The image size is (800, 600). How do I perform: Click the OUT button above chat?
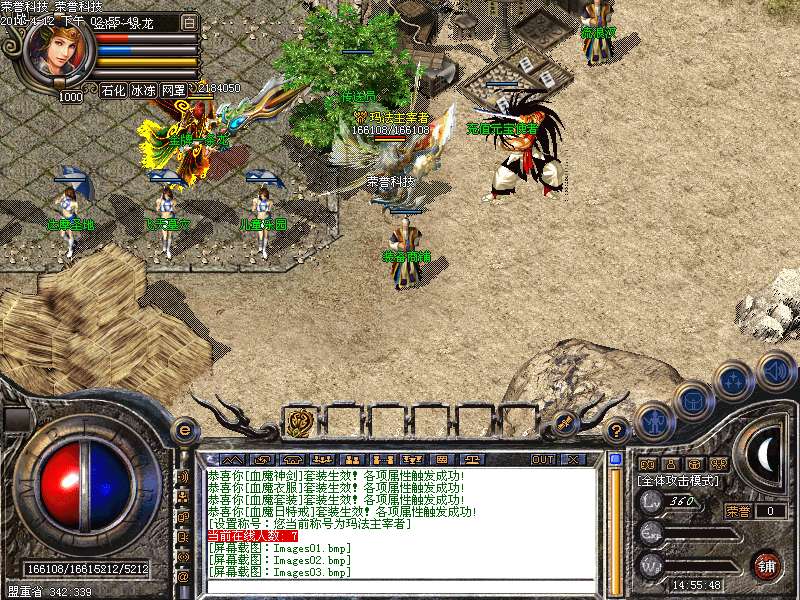click(x=542, y=459)
